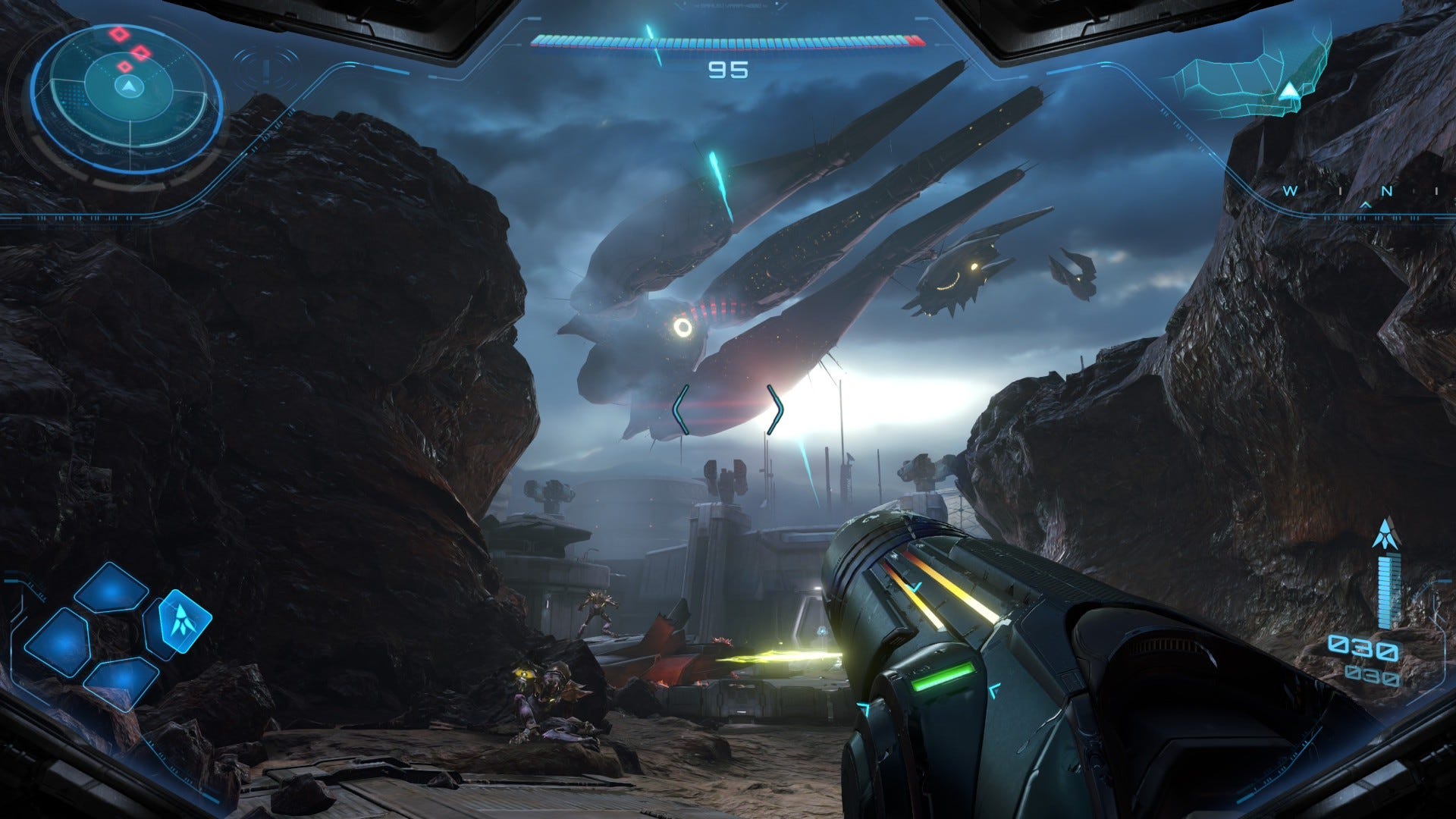The image size is (1456, 819).
Task: Click the missile icon above ammo gauge
Action: pos(1385,534)
